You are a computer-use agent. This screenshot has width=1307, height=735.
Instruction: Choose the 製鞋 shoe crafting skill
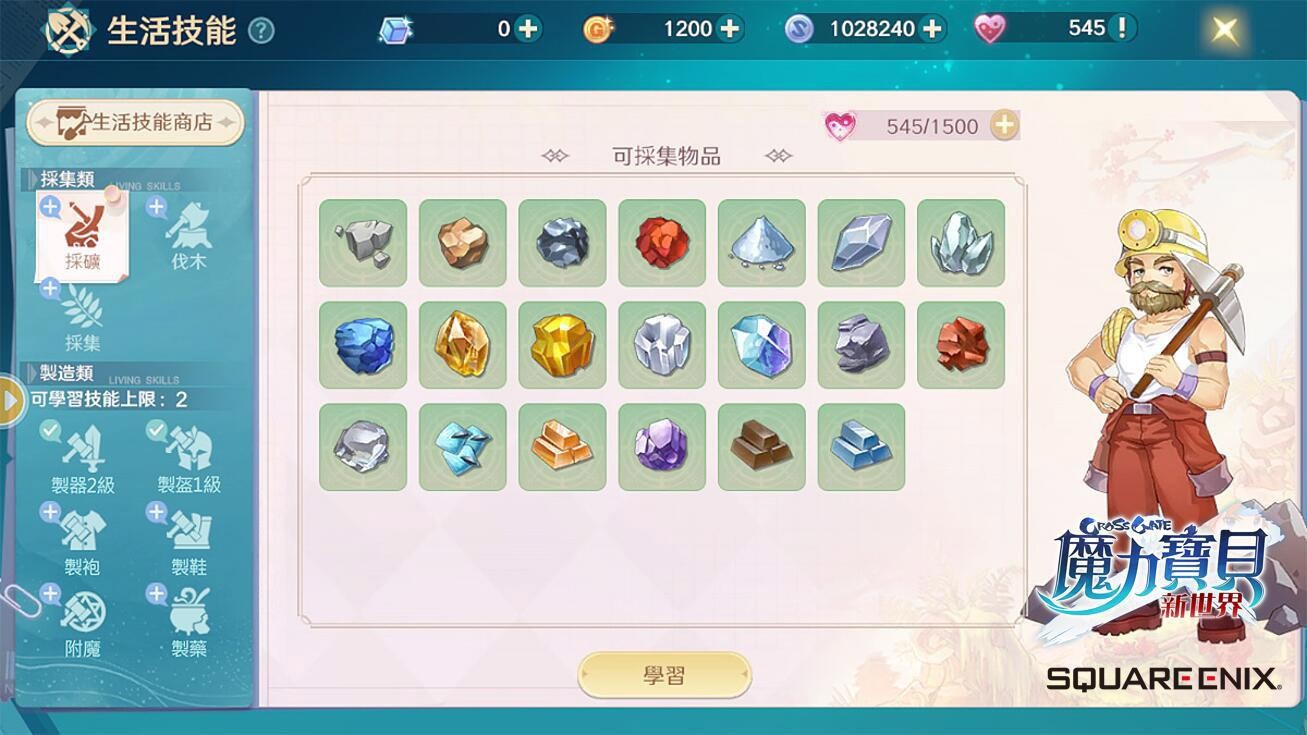pos(189,541)
